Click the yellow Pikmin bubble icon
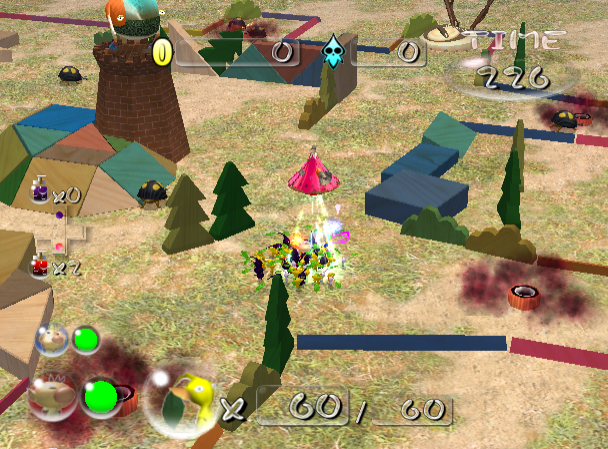608x449 pixels. tap(182, 397)
